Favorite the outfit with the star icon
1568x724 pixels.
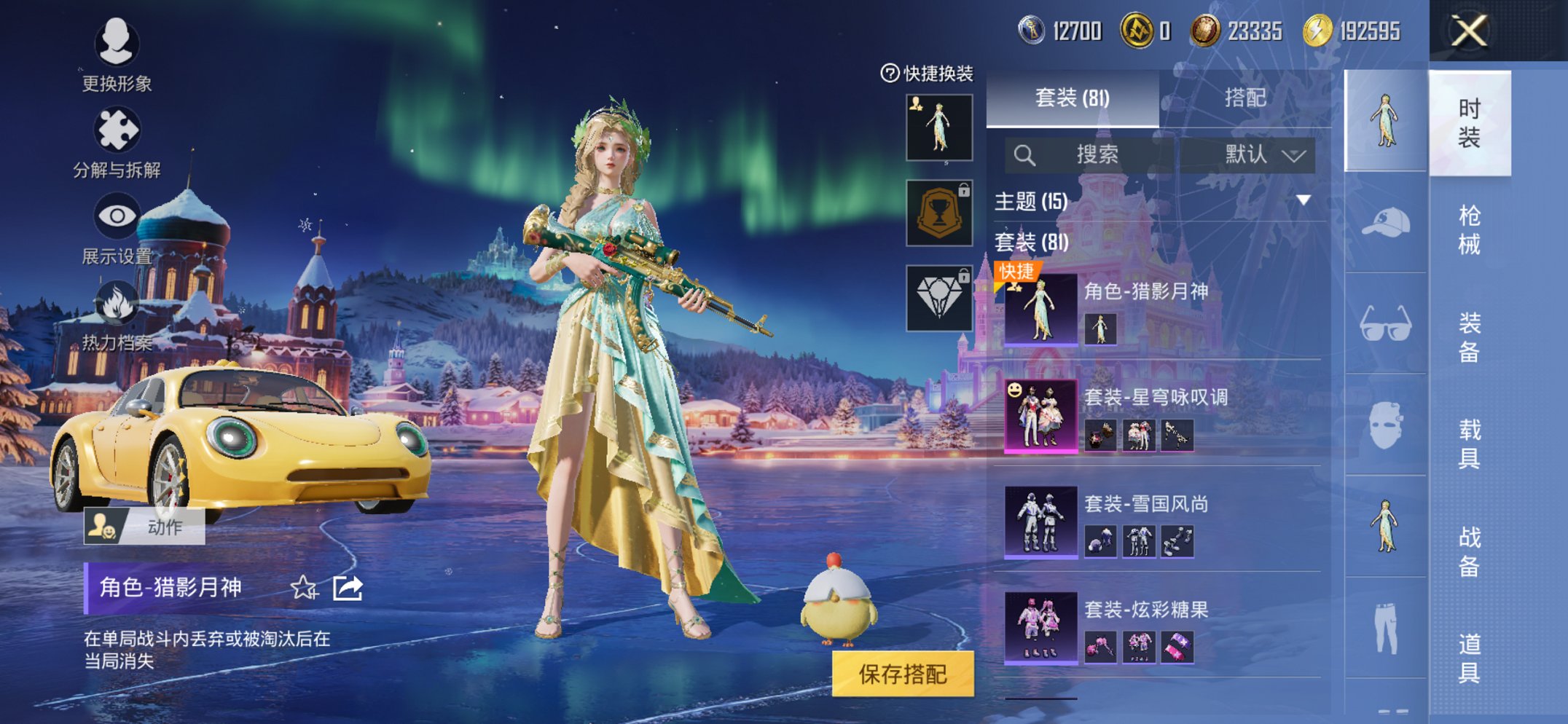tap(304, 588)
